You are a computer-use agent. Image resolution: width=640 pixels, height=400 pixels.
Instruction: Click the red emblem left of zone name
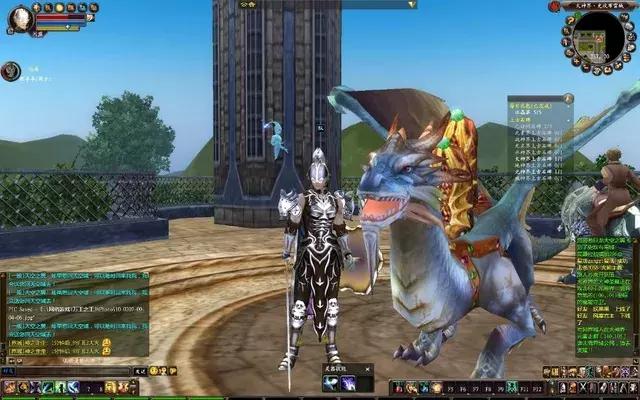point(551,6)
